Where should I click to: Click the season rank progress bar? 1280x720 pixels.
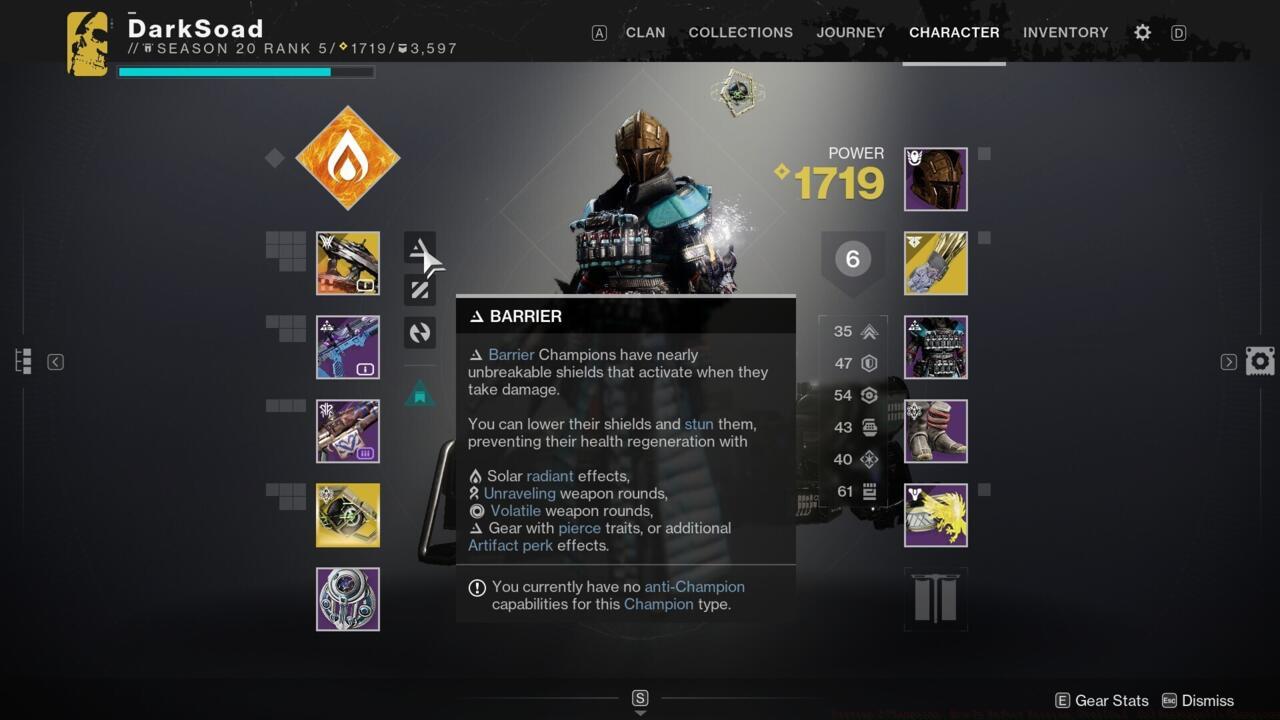pos(246,71)
